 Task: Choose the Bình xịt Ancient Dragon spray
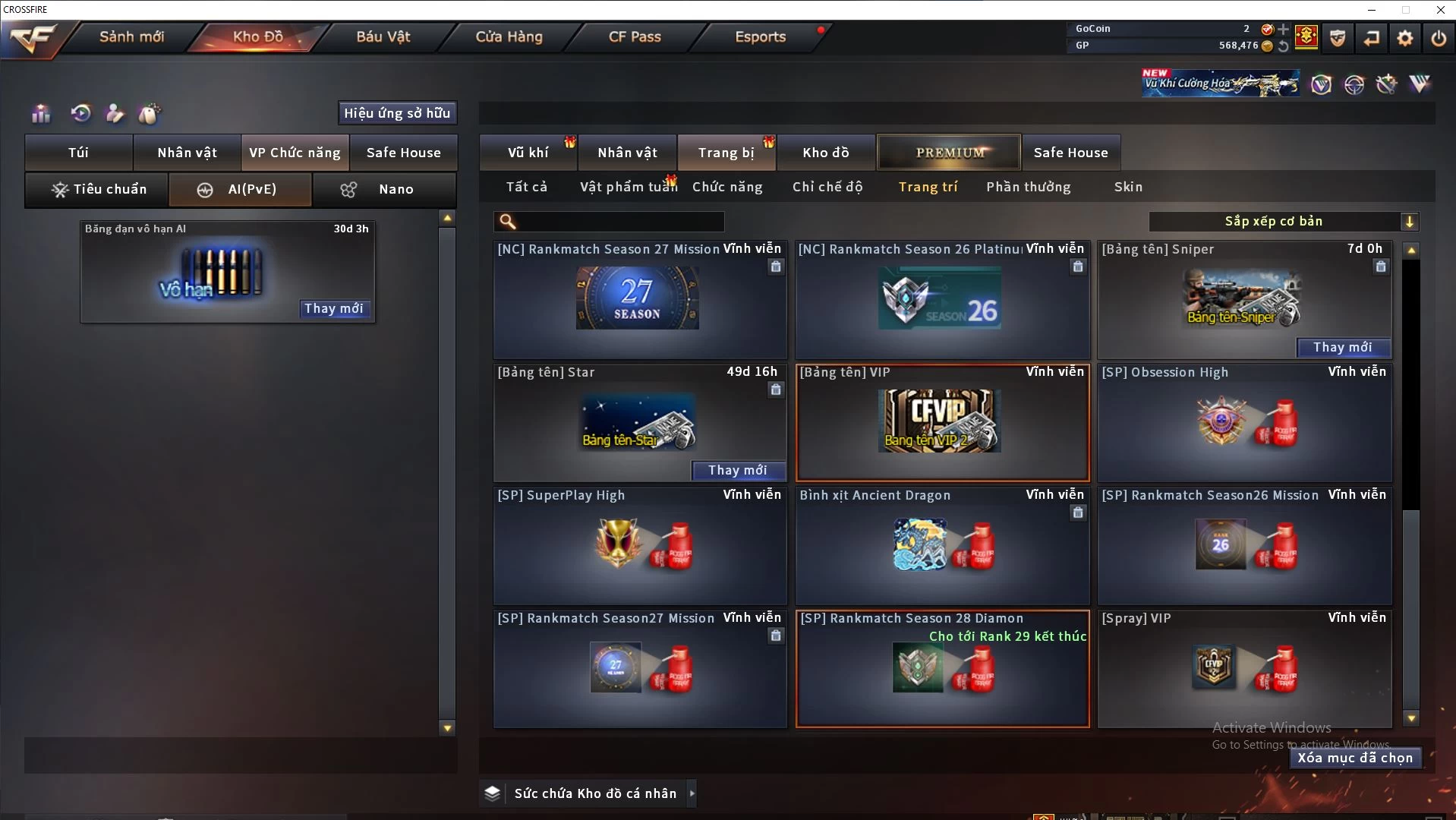(x=942, y=546)
